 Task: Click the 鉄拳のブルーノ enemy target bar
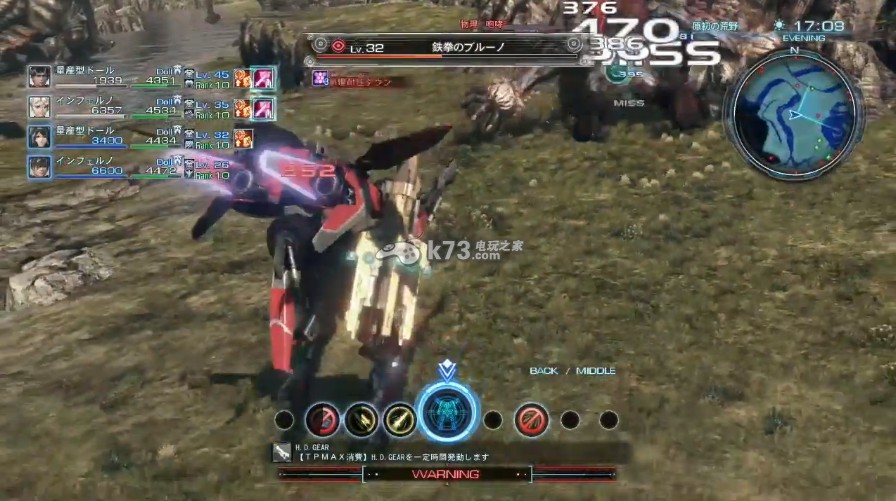click(445, 46)
